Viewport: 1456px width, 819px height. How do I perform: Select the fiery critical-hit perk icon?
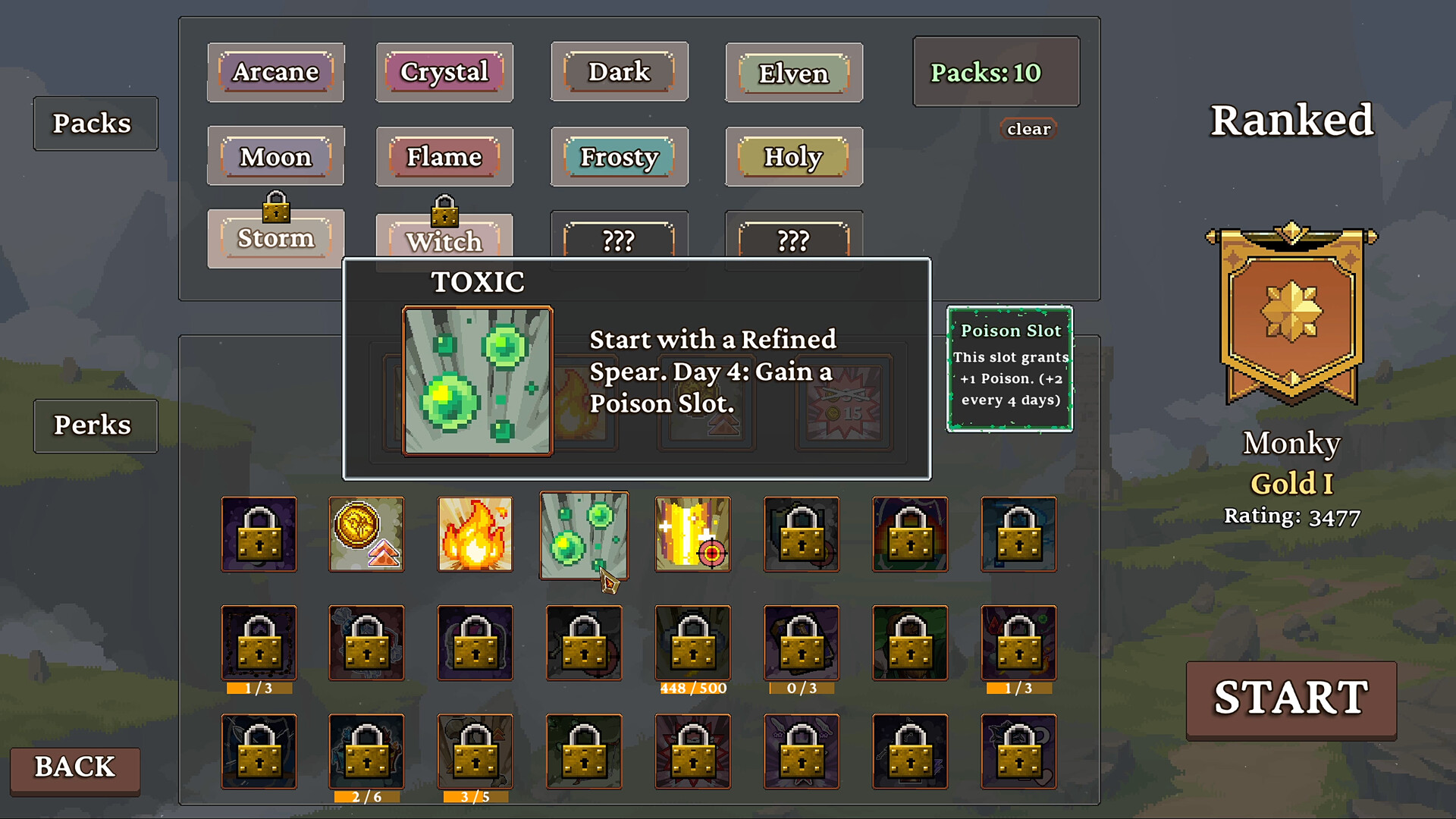[x=692, y=534]
